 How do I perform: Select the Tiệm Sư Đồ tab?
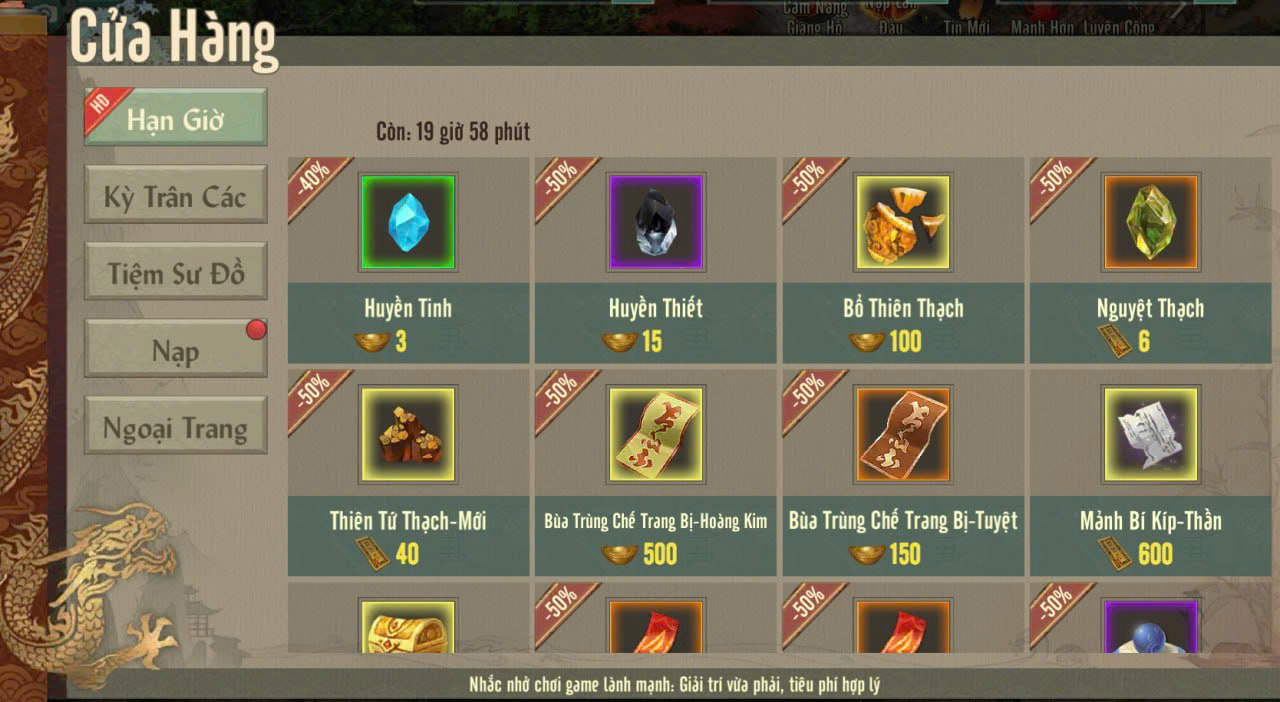176,273
